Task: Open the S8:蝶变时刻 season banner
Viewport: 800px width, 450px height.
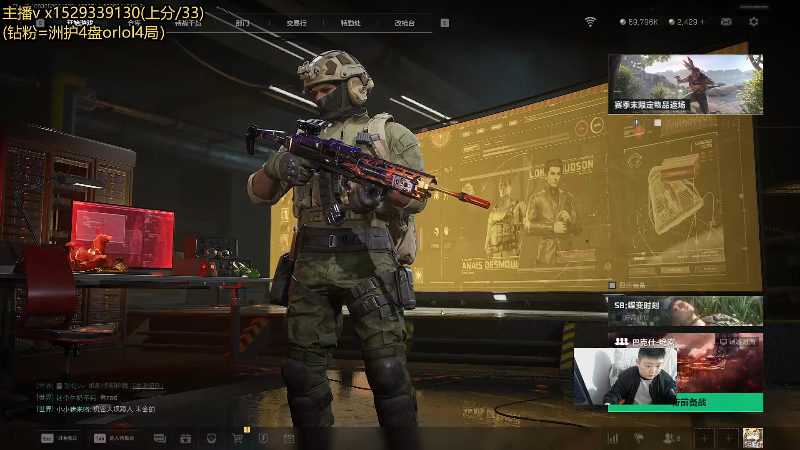Action: [685, 310]
